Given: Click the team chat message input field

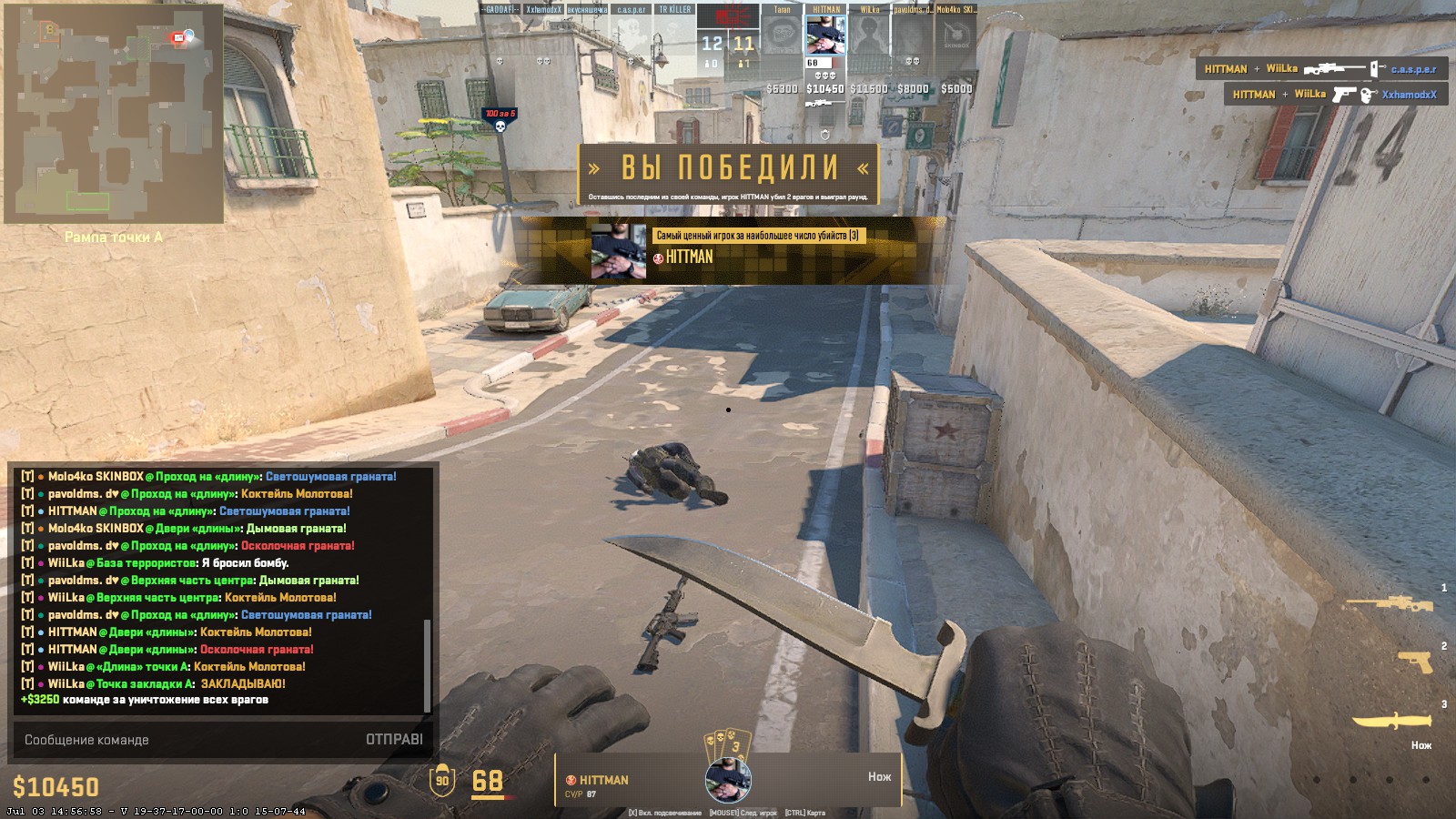Looking at the screenshot, I should point(182,740).
